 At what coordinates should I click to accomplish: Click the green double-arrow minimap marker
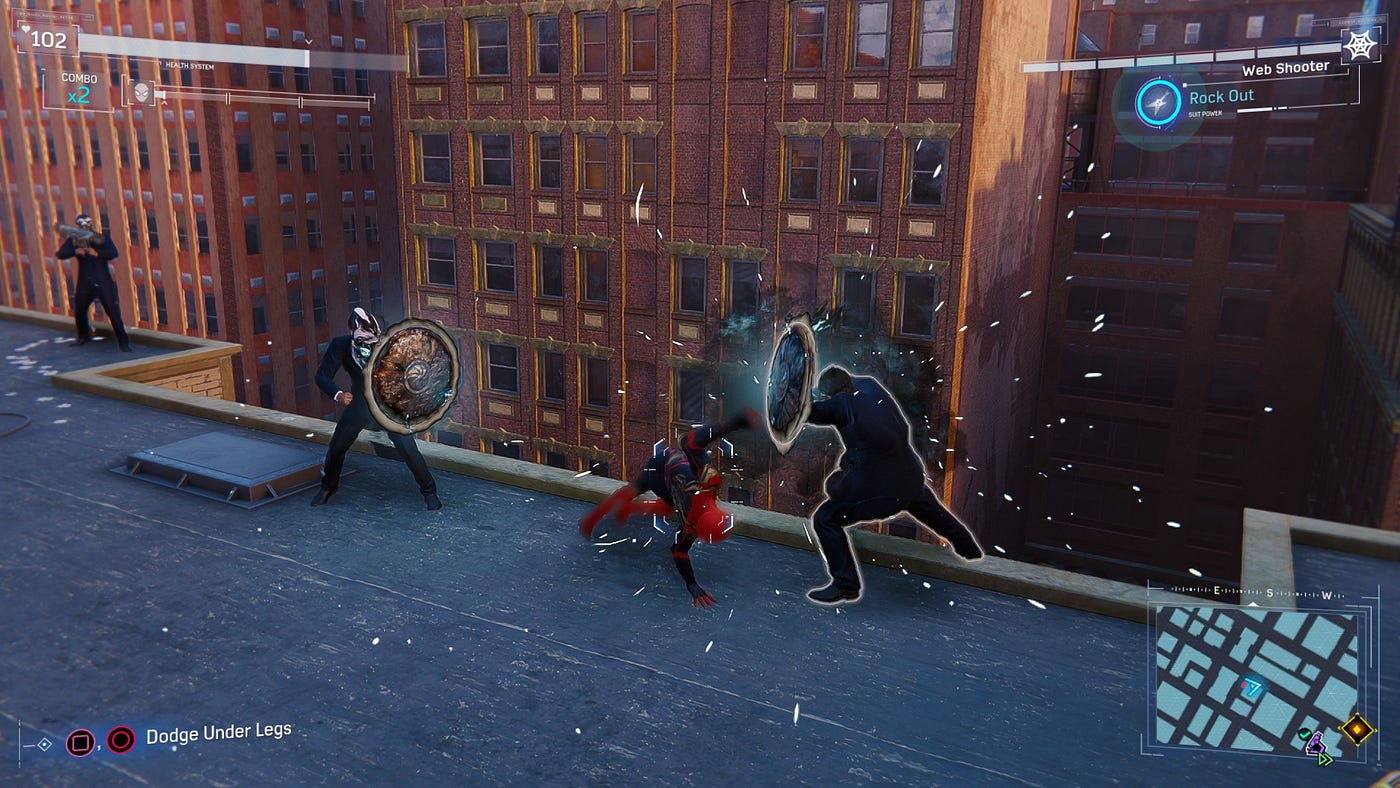click(x=1325, y=759)
